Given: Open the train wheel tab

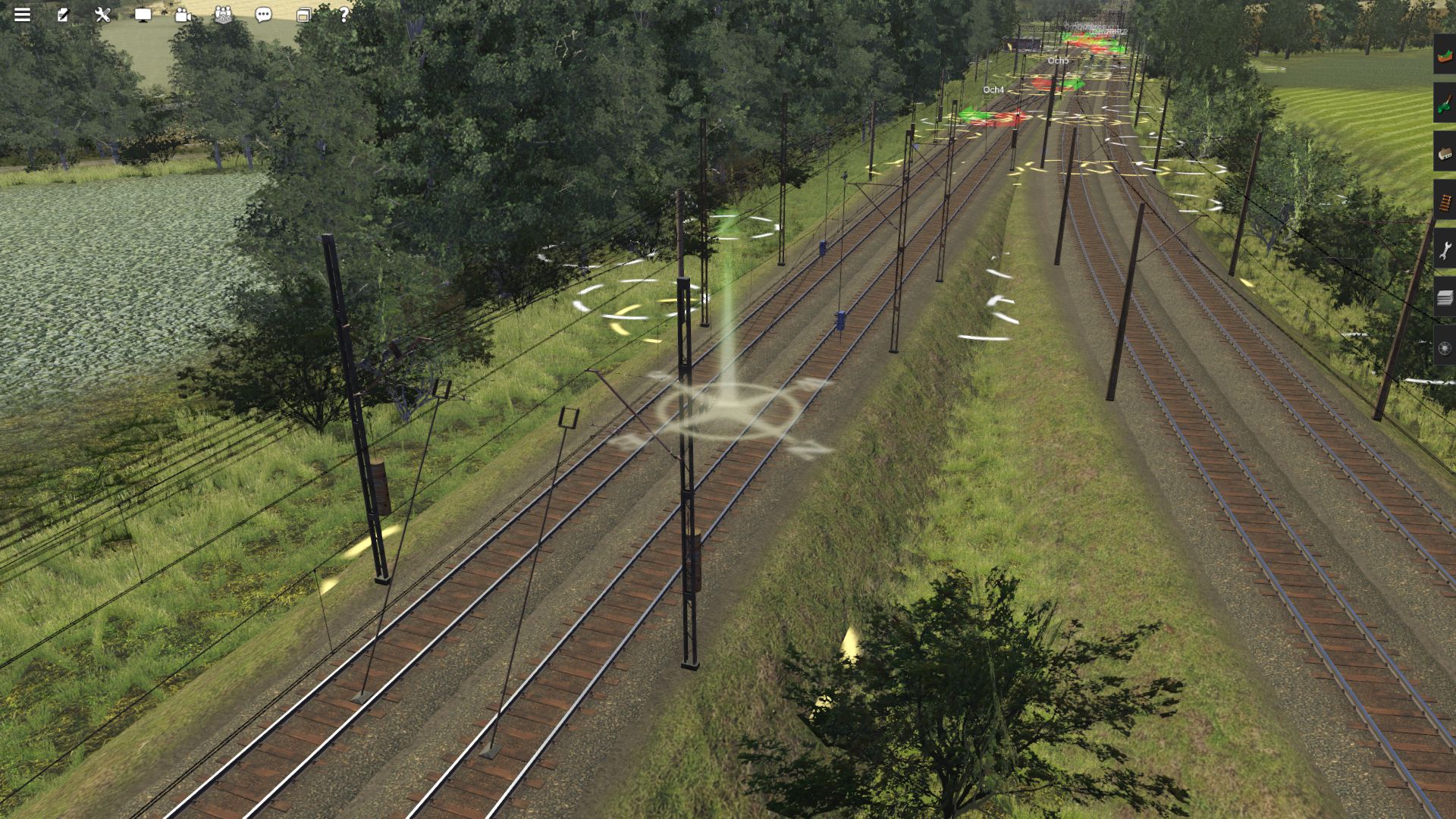Looking at the screenshot, I should (1445, 347).
